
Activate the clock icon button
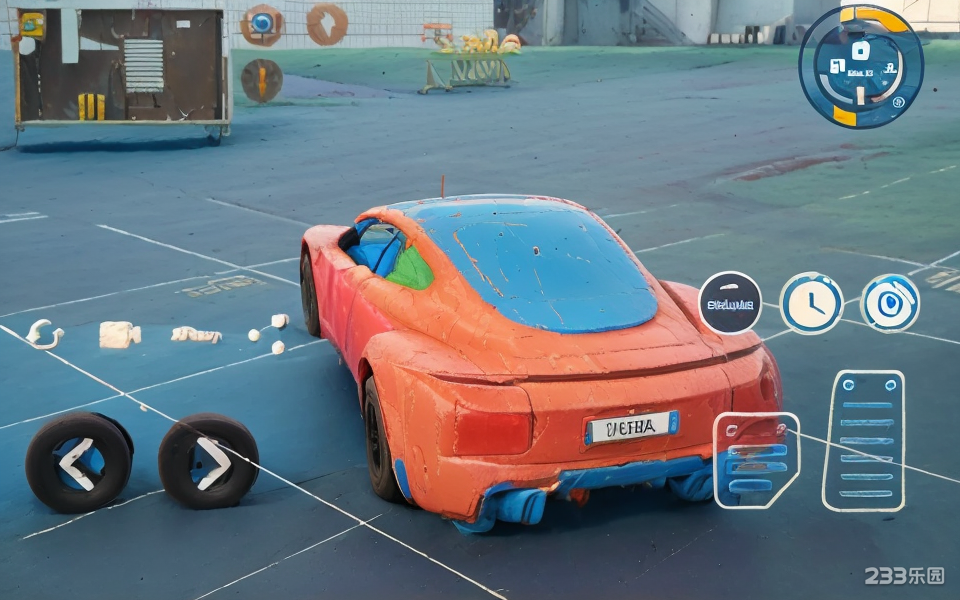coord(811,302)
